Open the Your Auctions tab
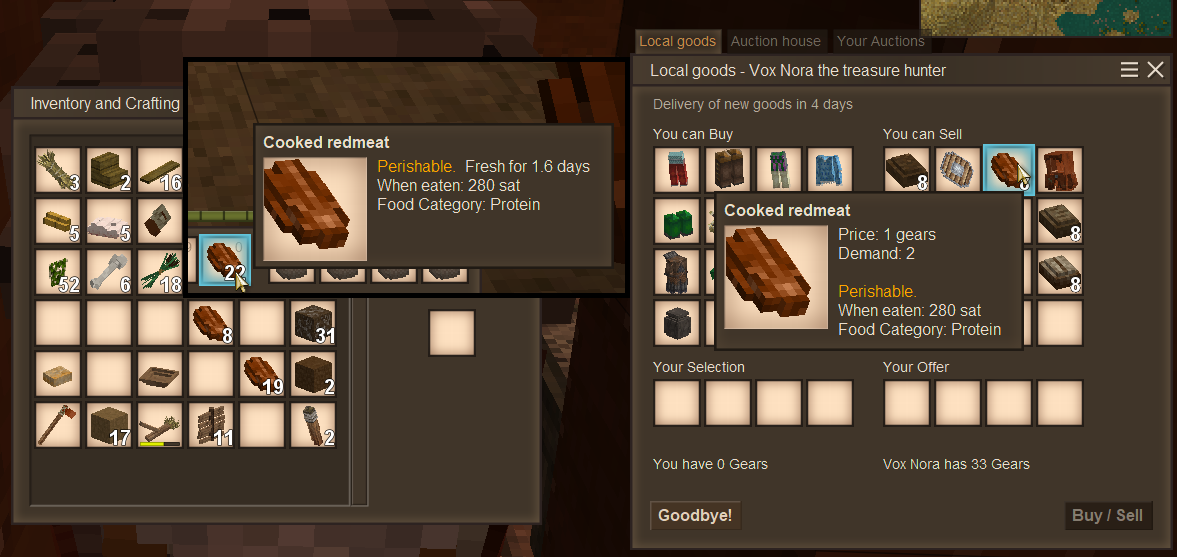Viewport: 1177px width, 557px height. [880, 41]
